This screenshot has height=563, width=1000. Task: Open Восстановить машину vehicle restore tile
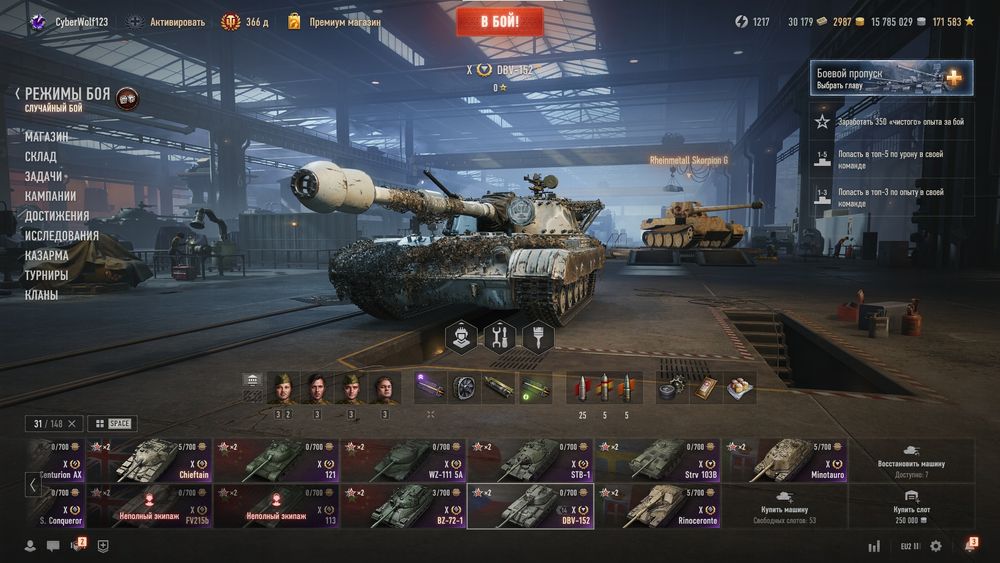tap(911, 460)
